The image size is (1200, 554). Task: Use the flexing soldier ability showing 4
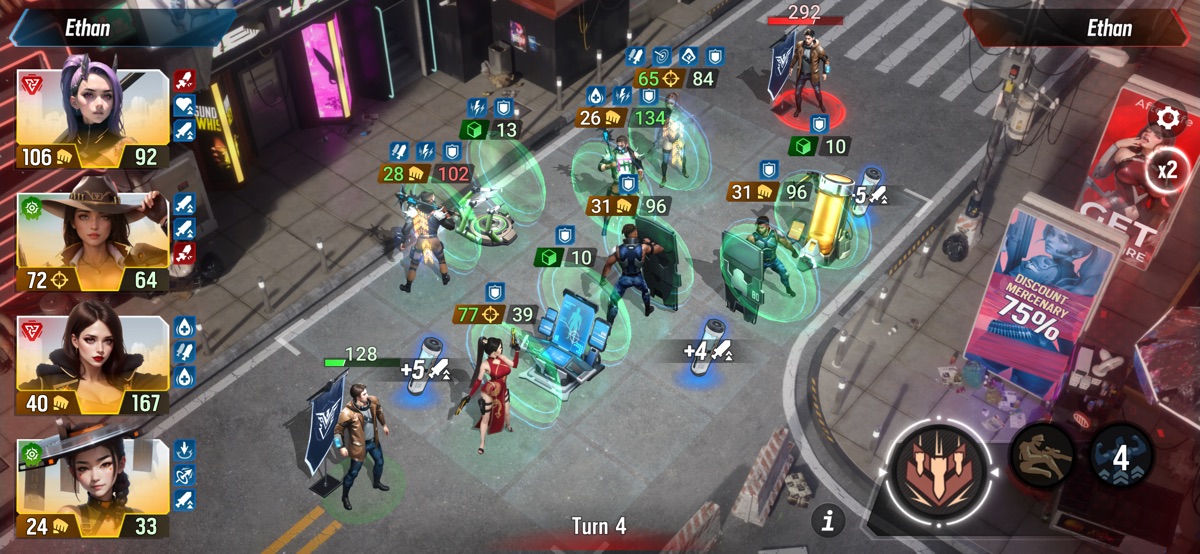pos(1121,459)
